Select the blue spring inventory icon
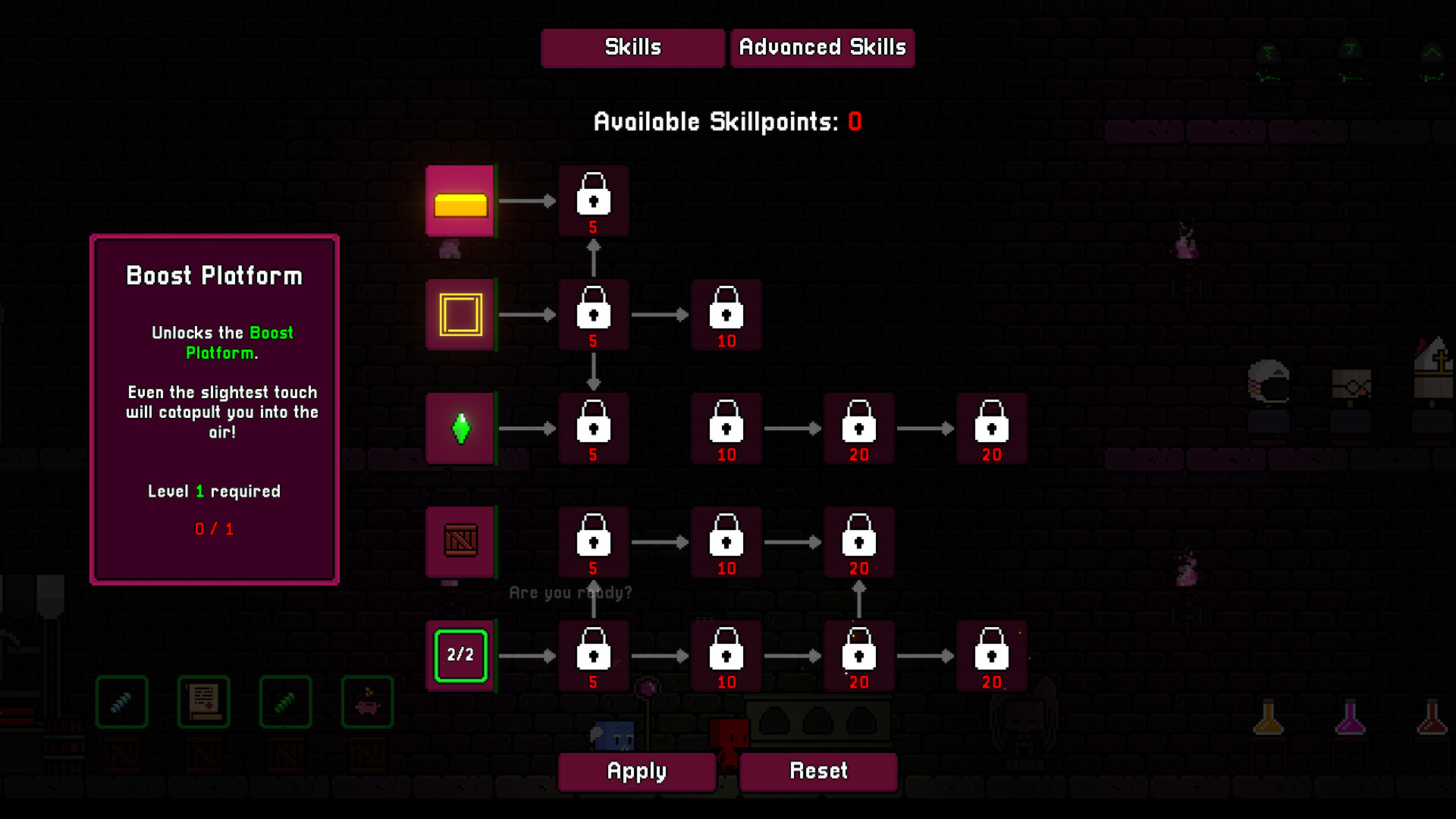The height and width of the screenshot is (819, 1456). point(121,702)
